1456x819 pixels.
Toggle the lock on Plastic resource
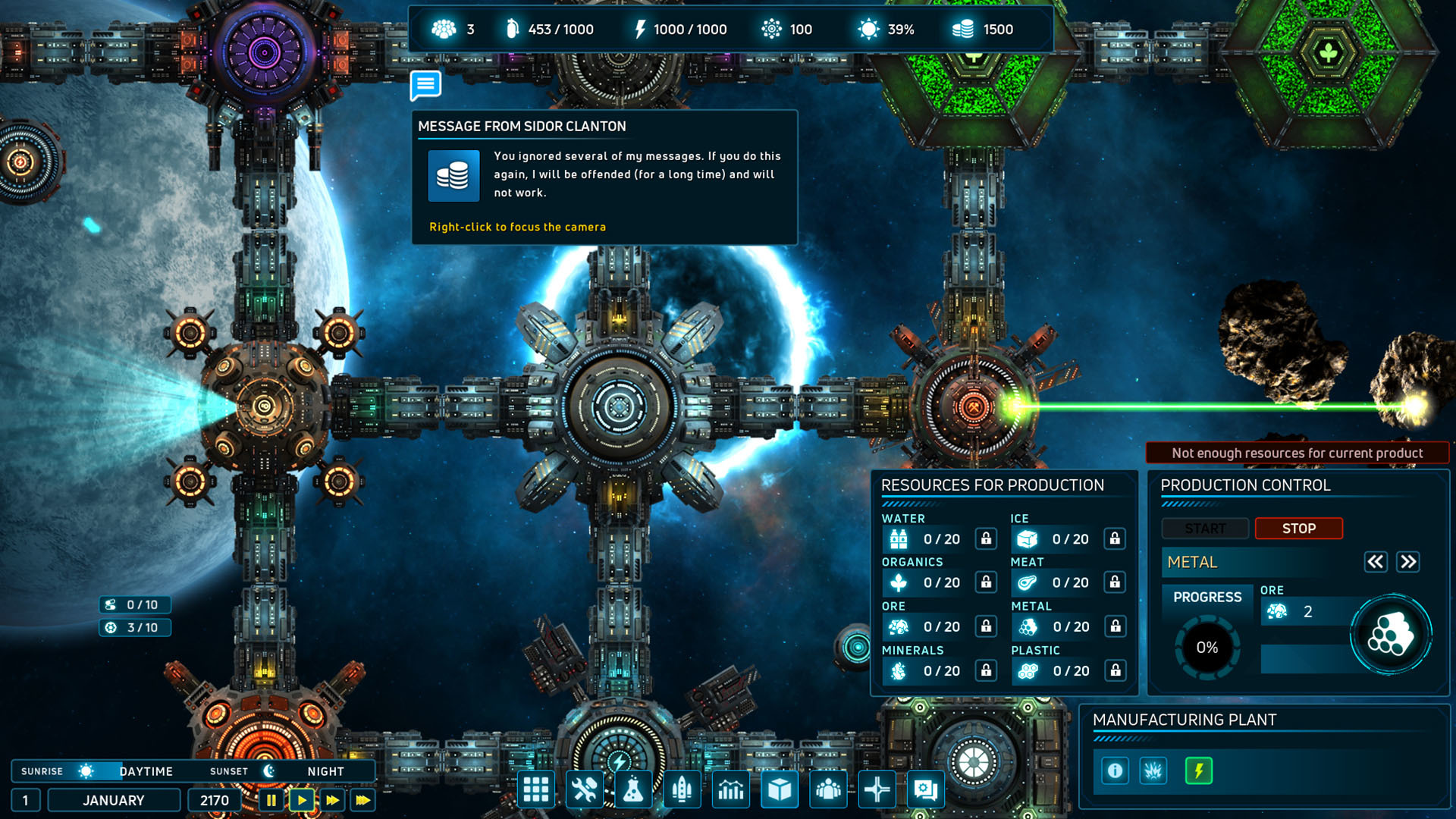click(x=1116, y=671)
